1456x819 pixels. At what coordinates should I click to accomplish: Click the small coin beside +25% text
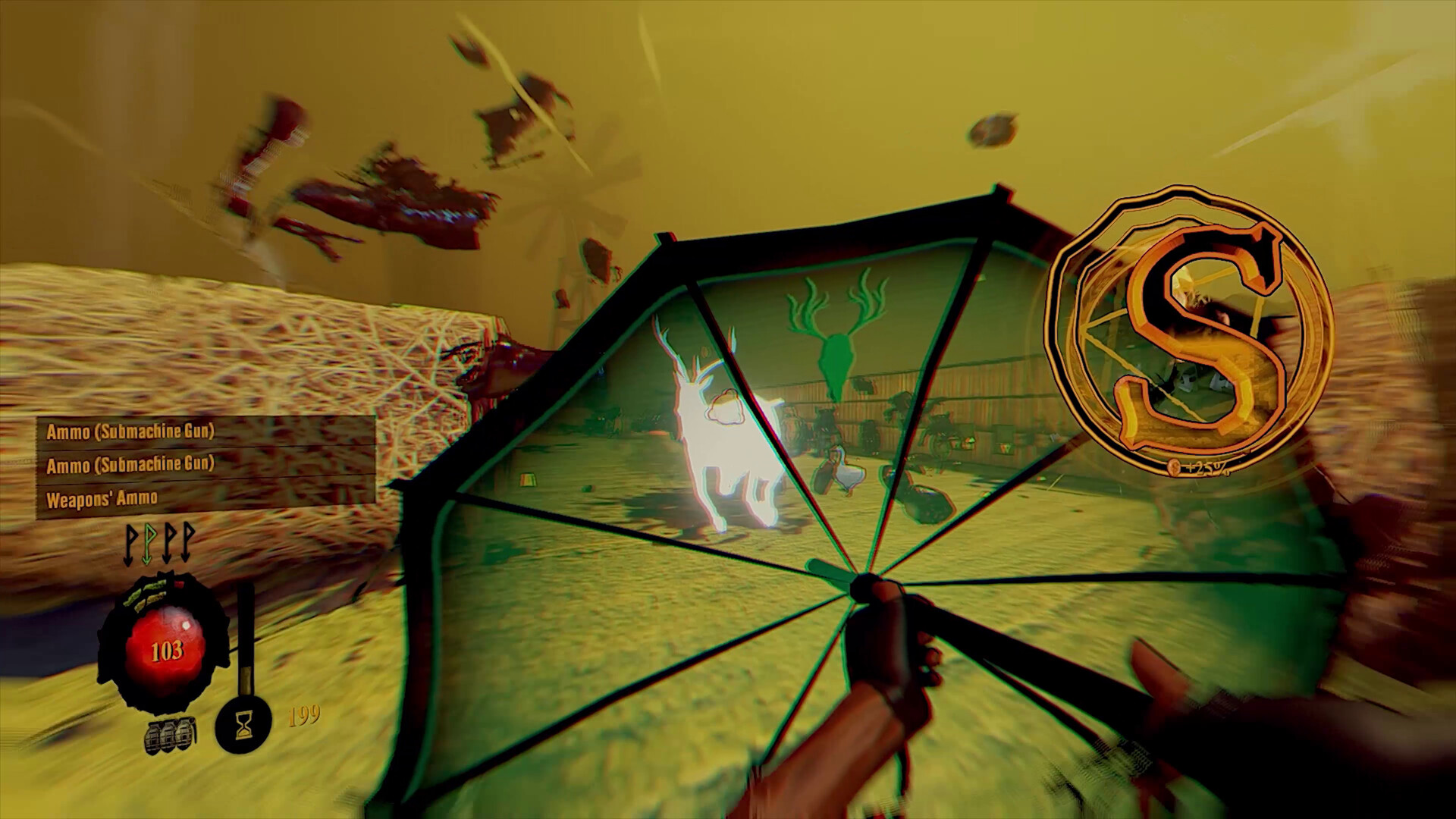tap(1175, 467)
